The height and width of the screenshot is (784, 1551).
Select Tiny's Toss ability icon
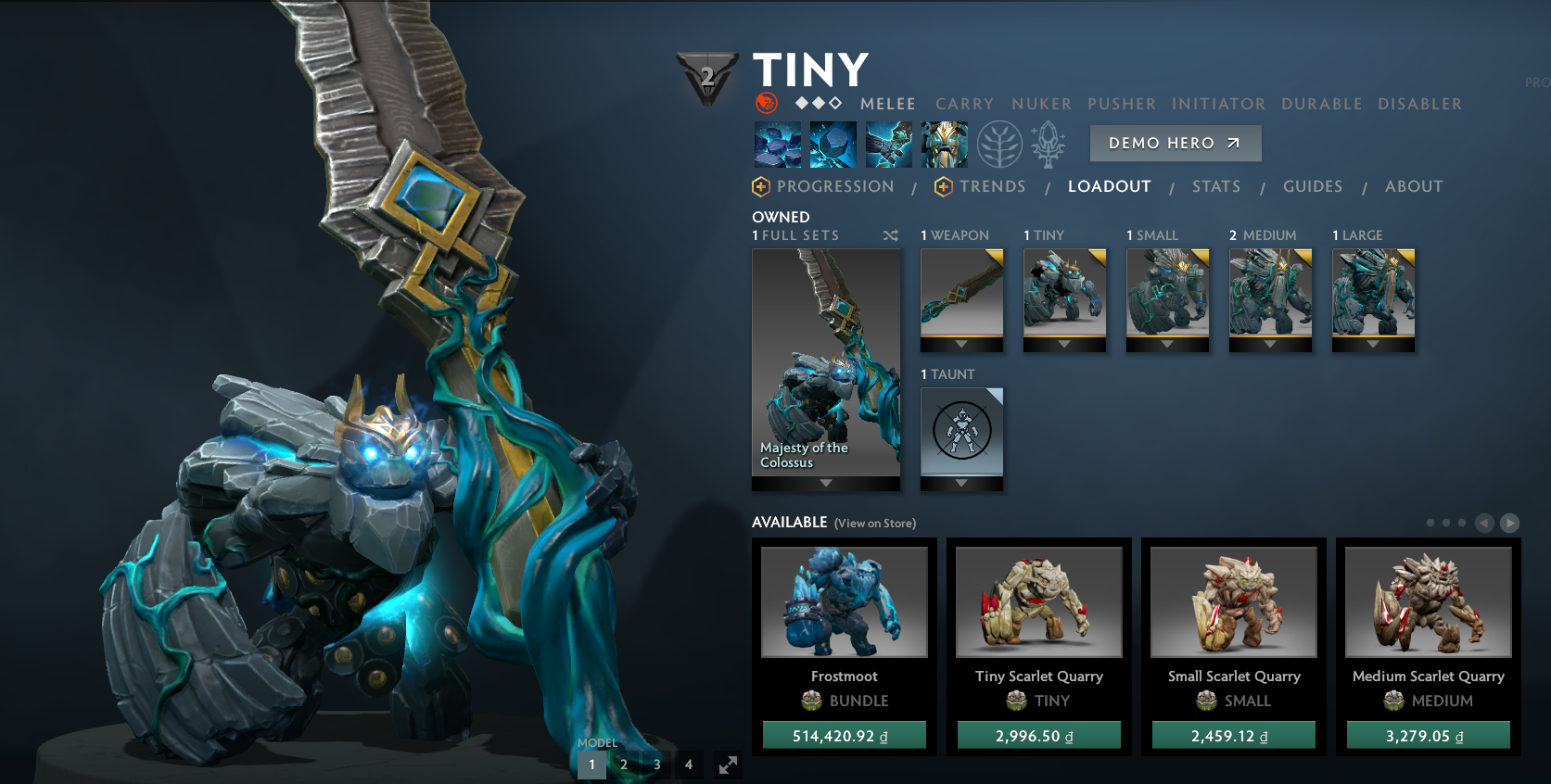(x=833, y=145)
